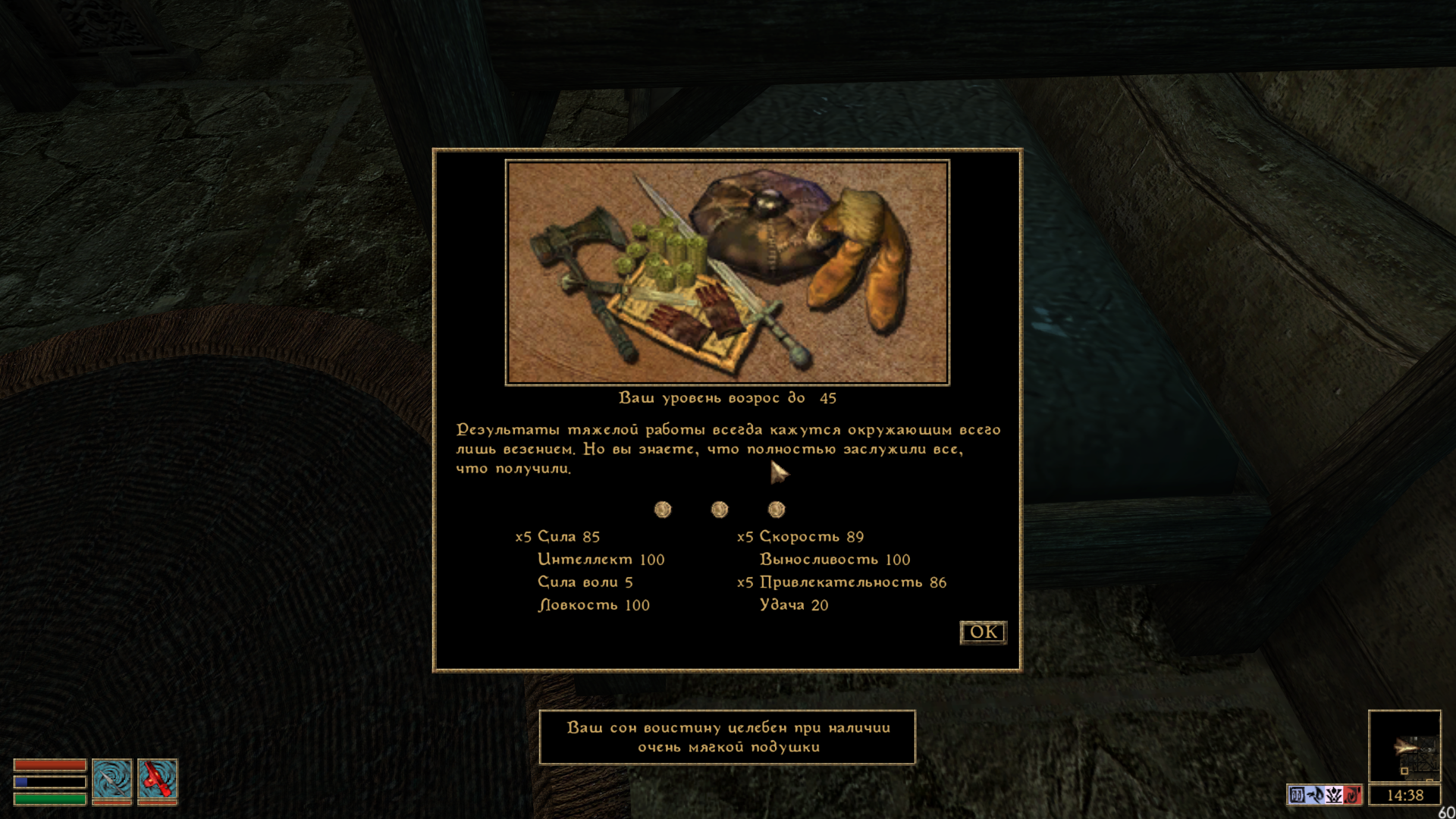The width and height of the screenshot is (1456, 819).
Task: Select the Удача attribute
Action: click(x=793, y=605)
